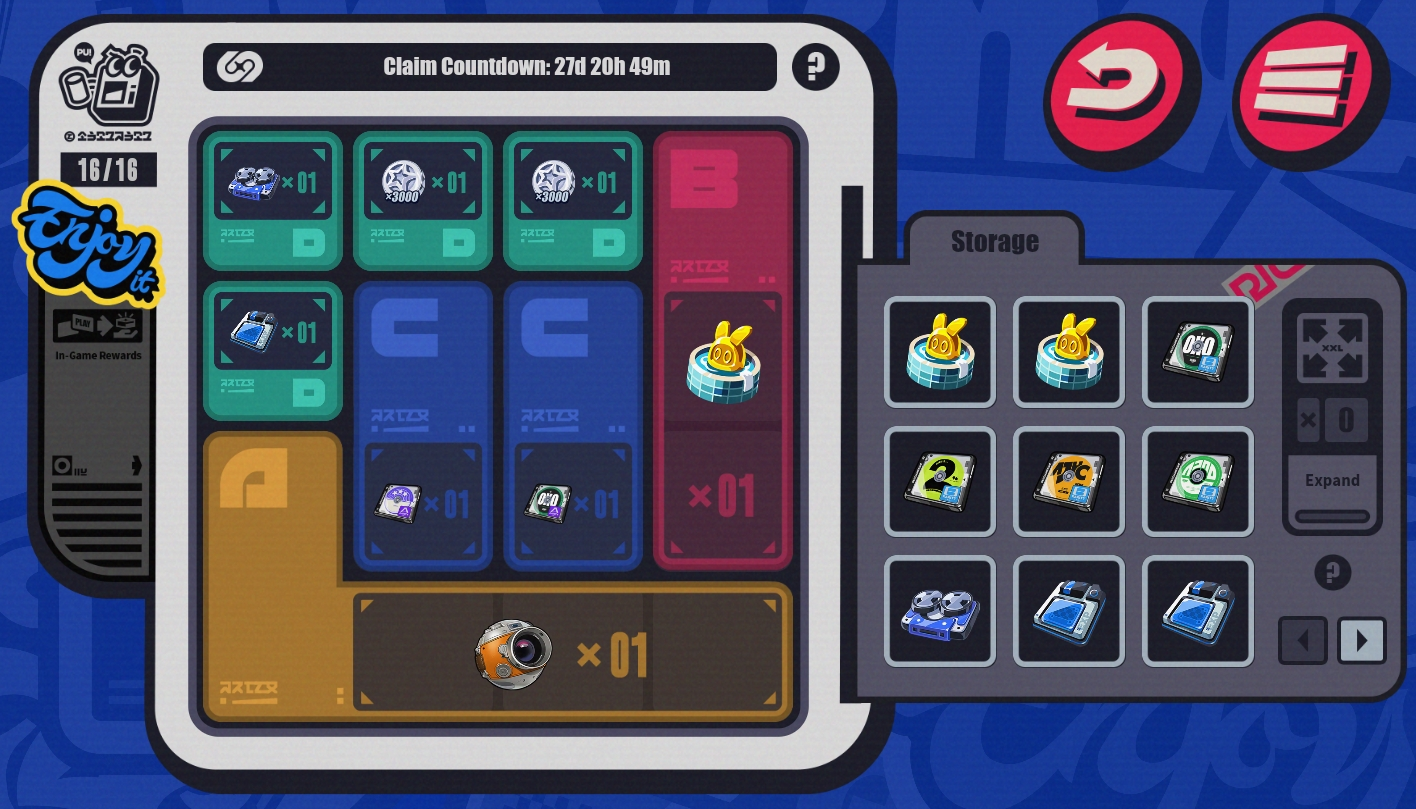Viewport: 1416px width, 809px height.
Task: Click the chain link icon beside the countdown bar
Action: tap(238, 67)
